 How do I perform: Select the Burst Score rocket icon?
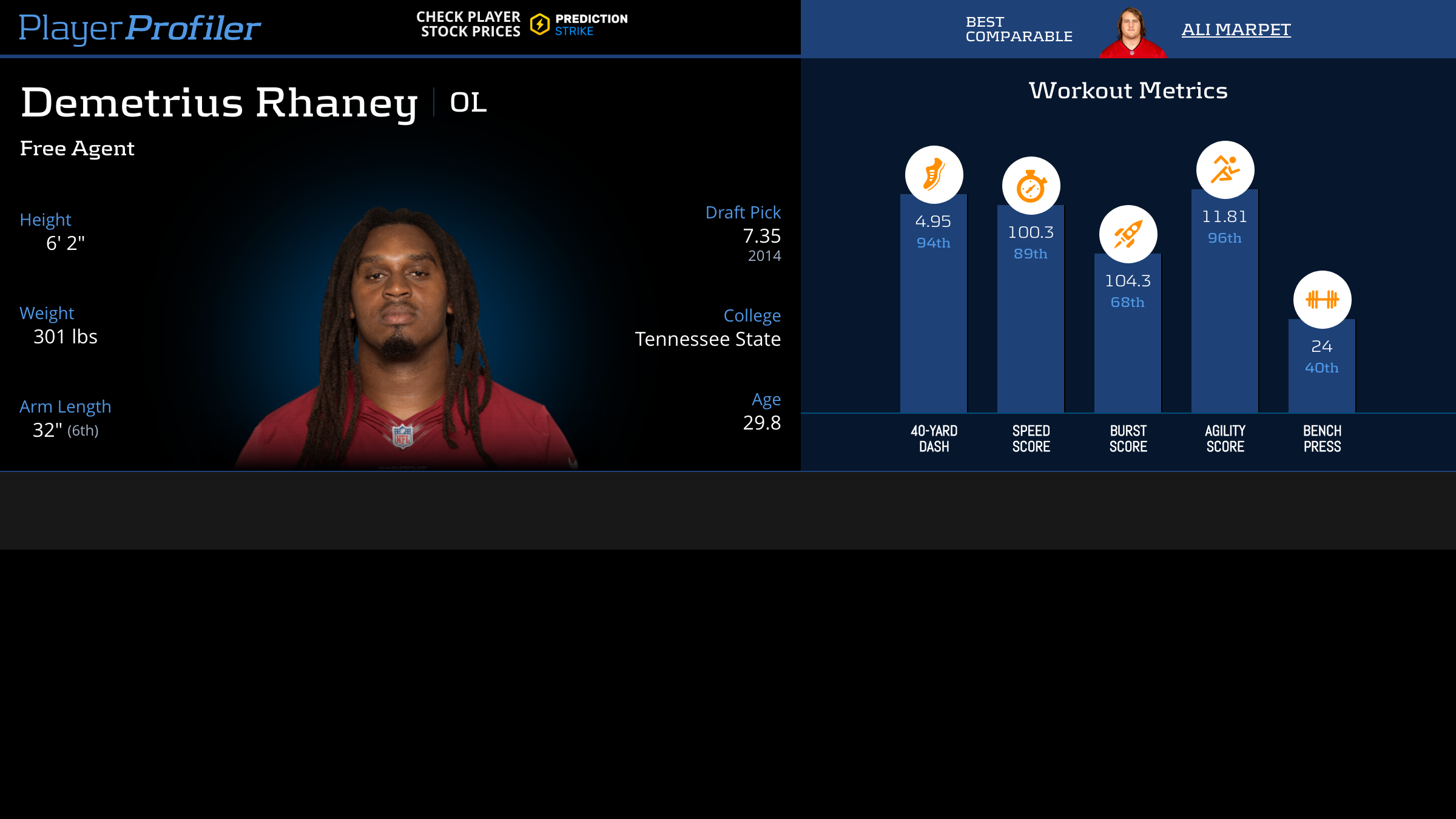point(1128,234)
